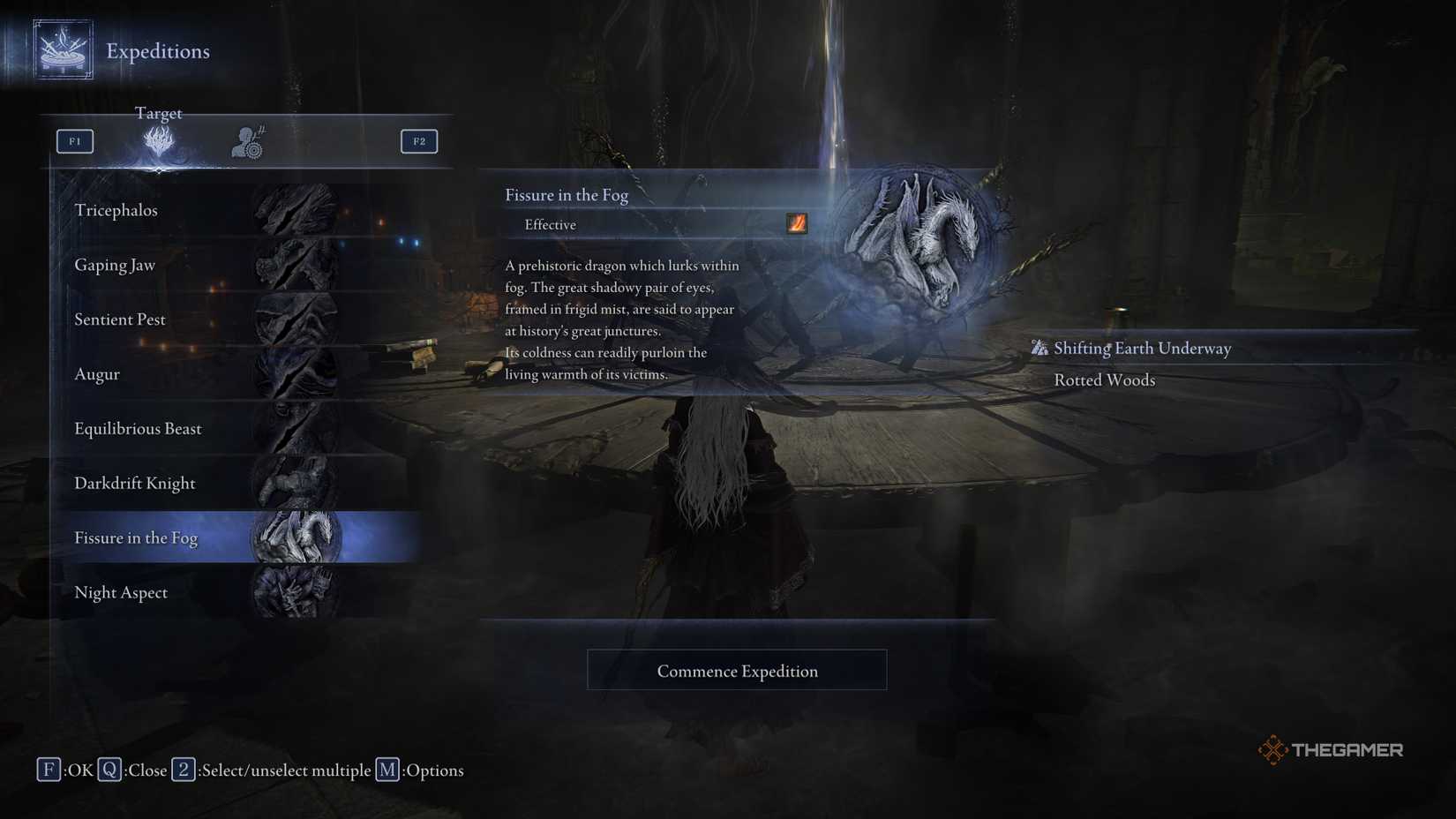Toggle selection of Sentient Pest
The height and width of the screenshot is (819, 1456).
[119, 319]
